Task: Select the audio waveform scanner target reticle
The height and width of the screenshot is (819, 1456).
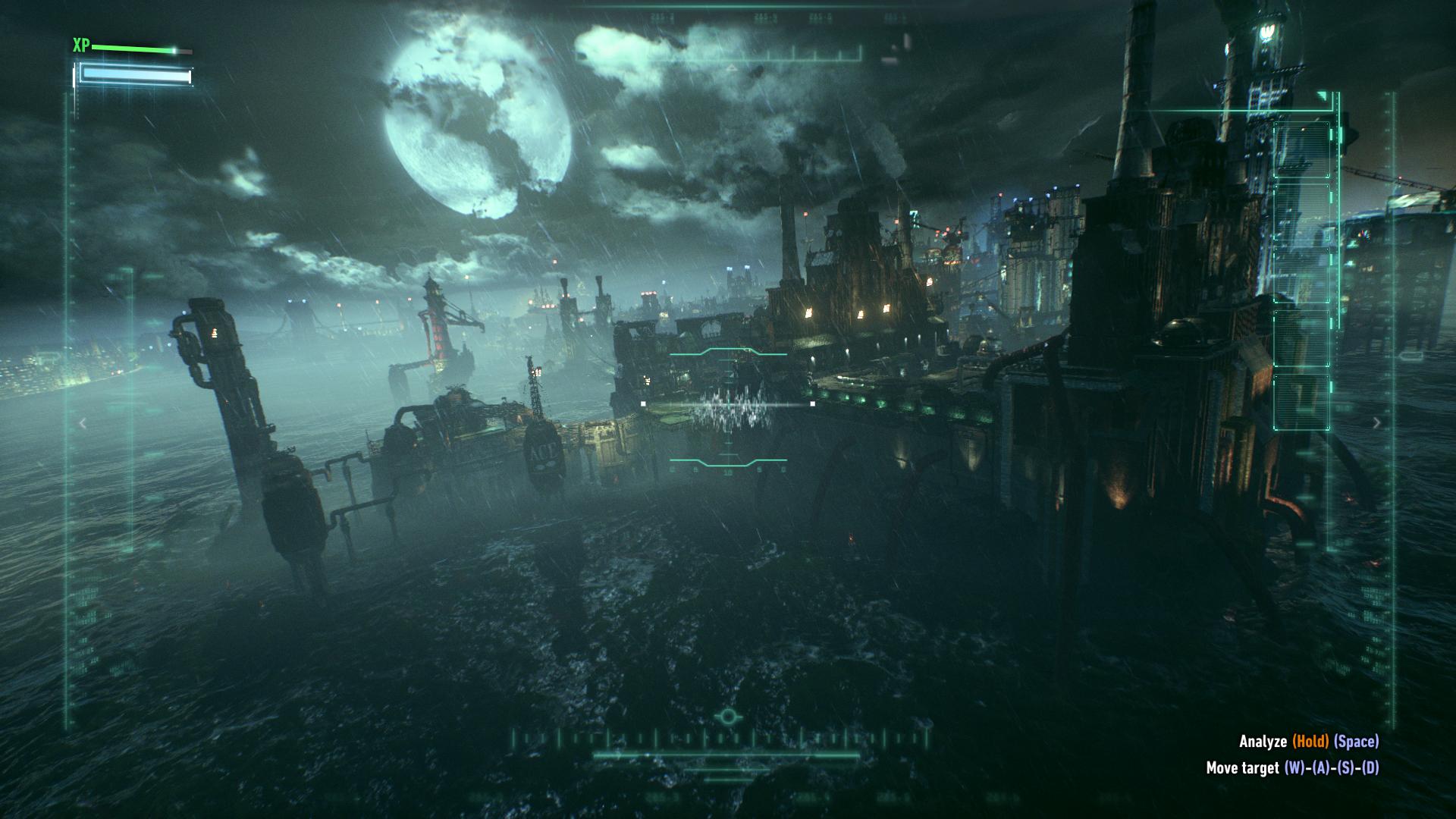Action: (729, 406)
